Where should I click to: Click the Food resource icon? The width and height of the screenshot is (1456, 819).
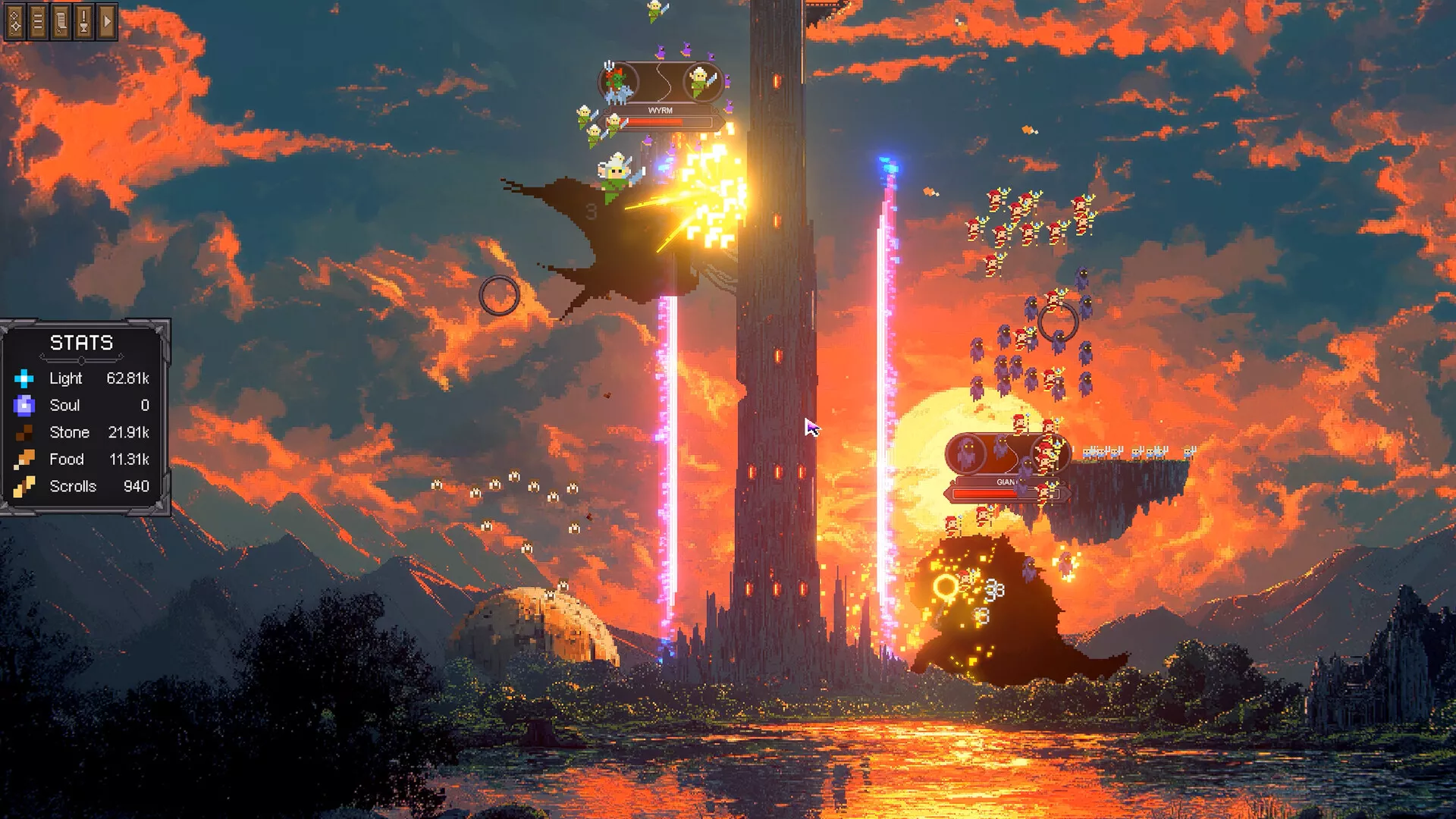[x=25, y=460]
